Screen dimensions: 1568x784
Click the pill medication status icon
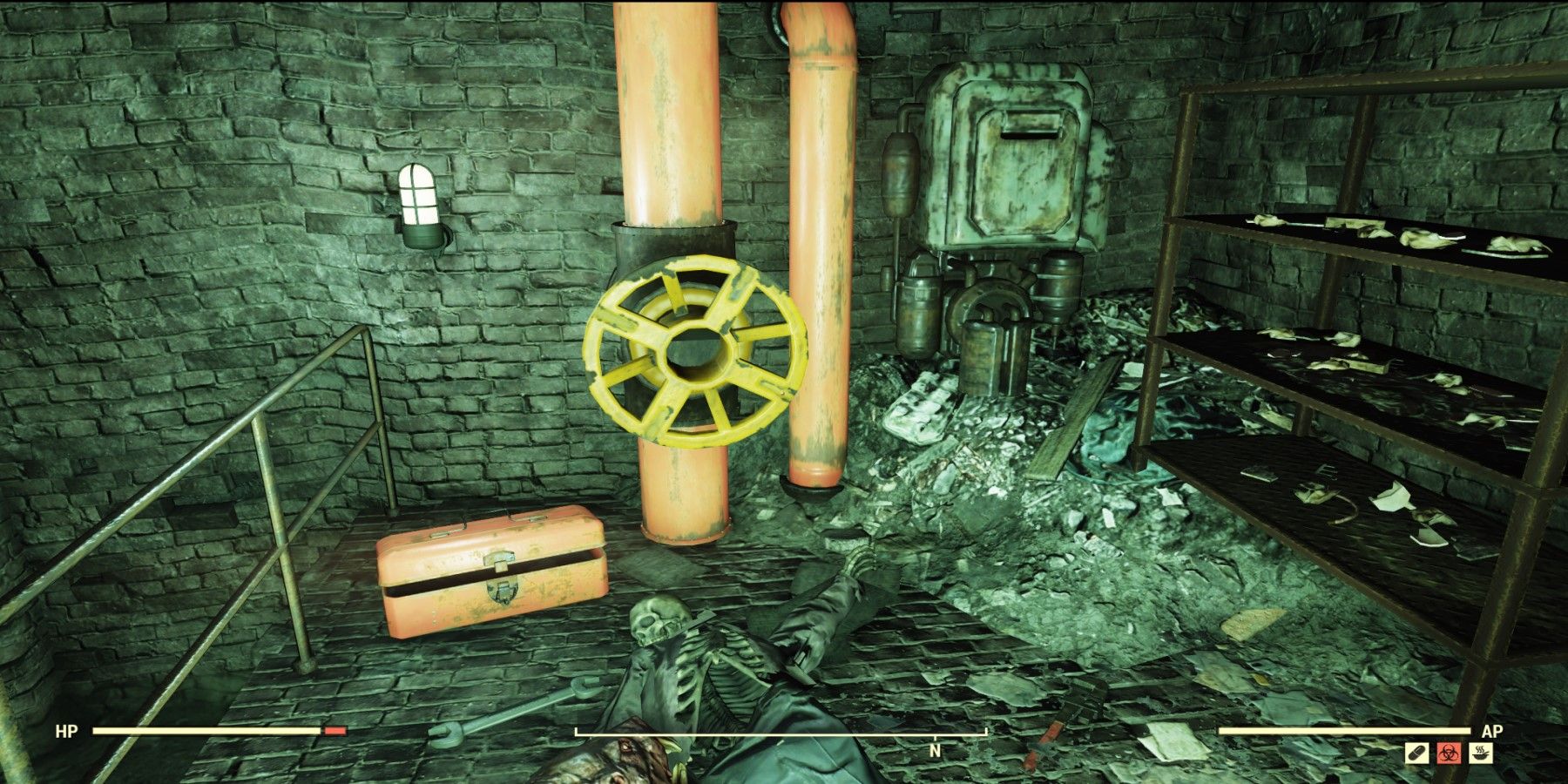click(1416, 754)
